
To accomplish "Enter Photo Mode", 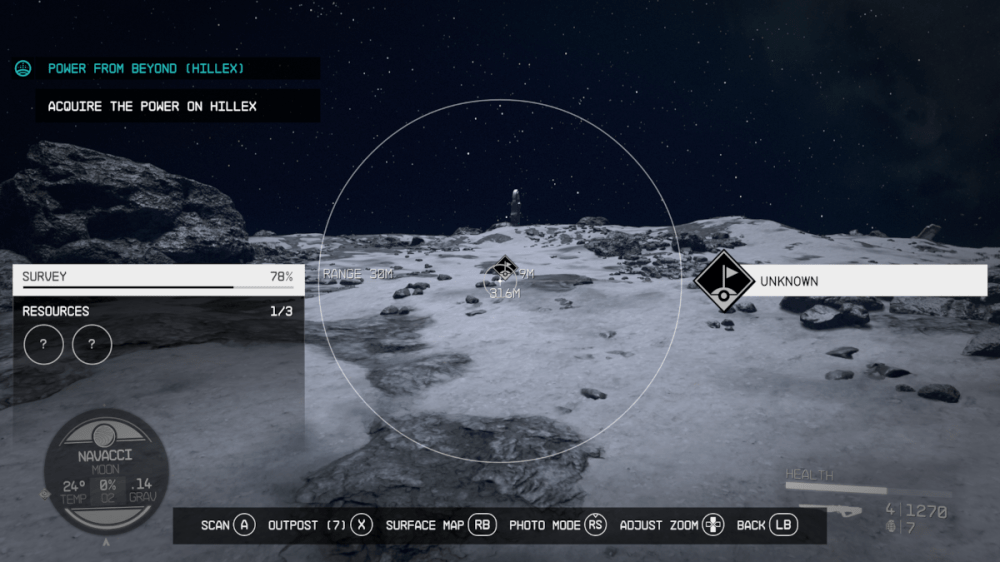I will point(557,525).
